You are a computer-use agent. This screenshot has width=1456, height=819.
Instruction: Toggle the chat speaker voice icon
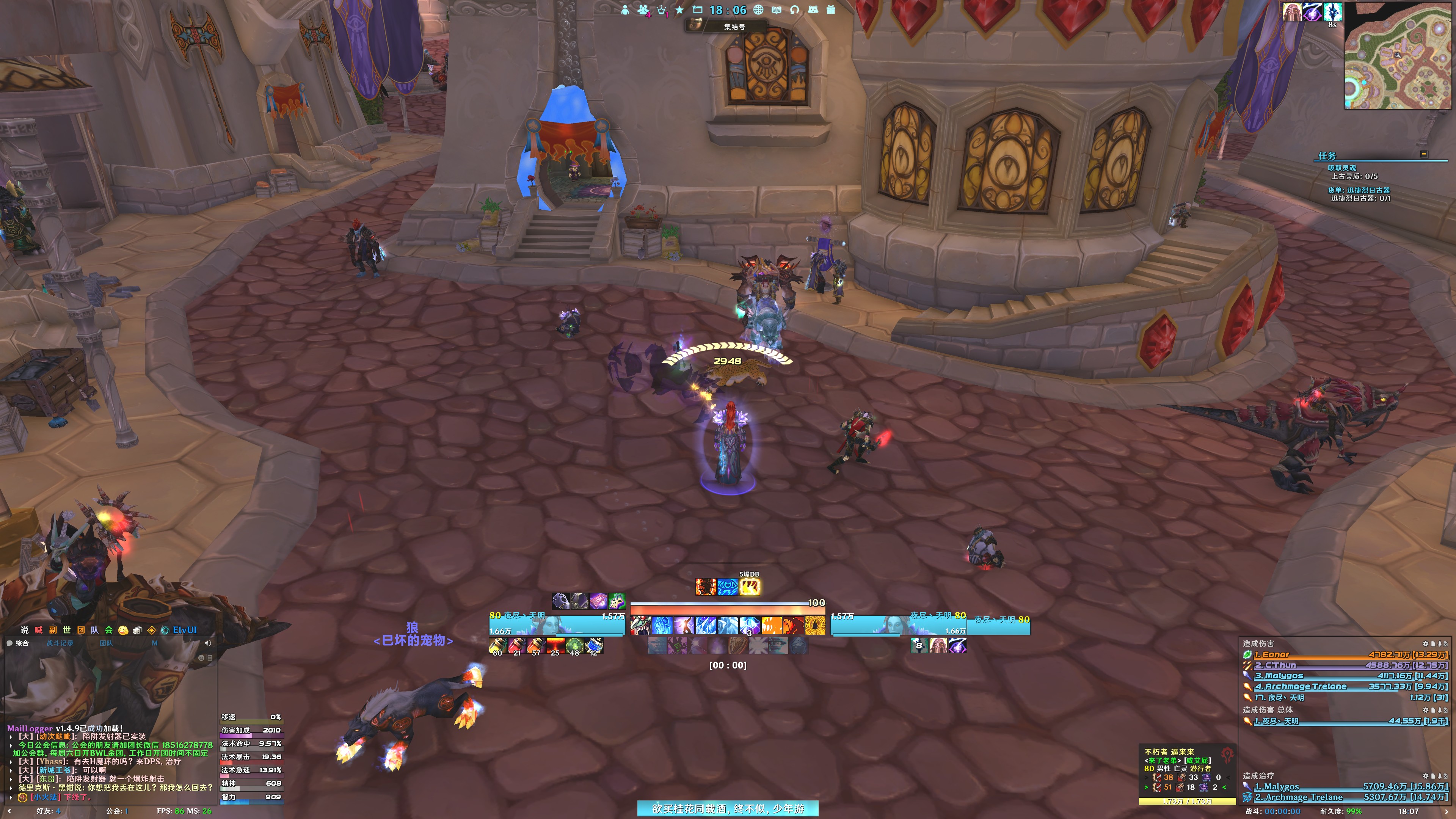pyautogui.click(x=207, y=643)
